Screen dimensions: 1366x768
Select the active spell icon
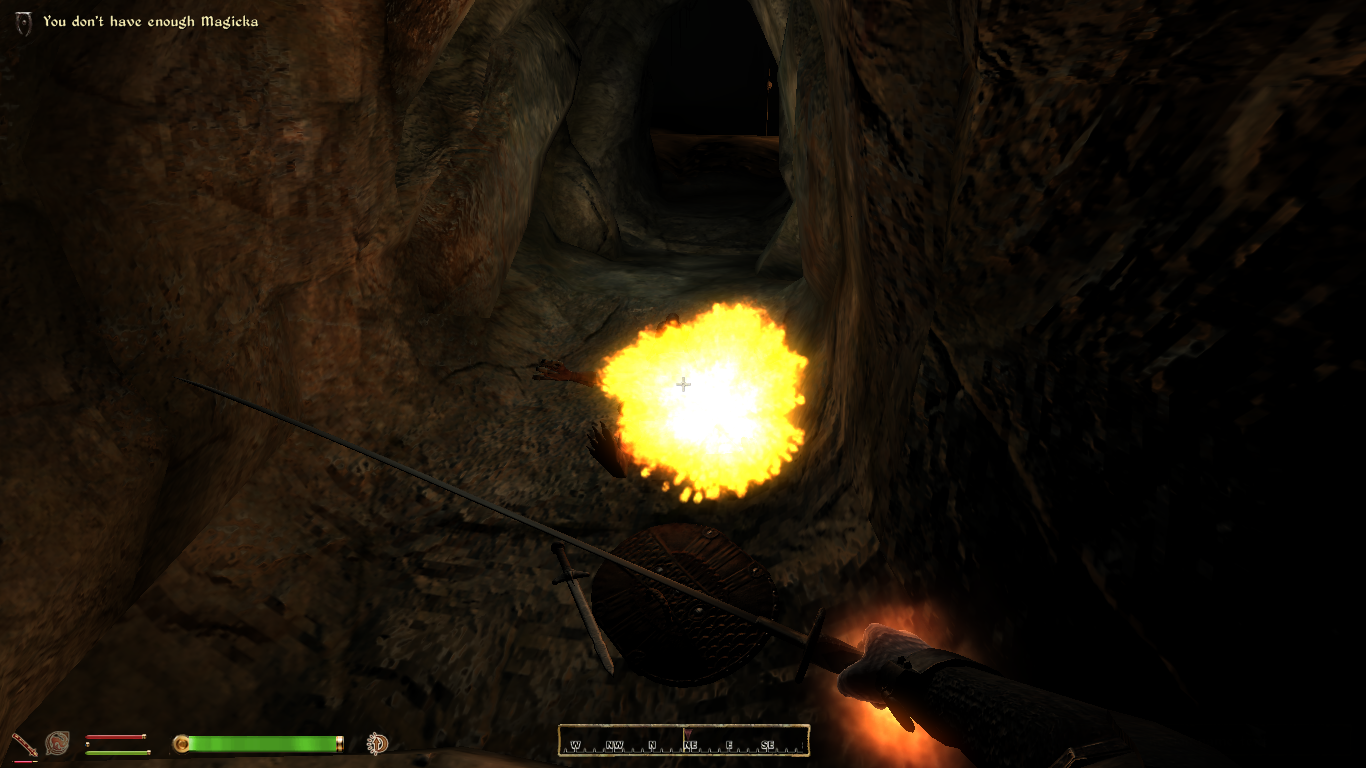57,743
